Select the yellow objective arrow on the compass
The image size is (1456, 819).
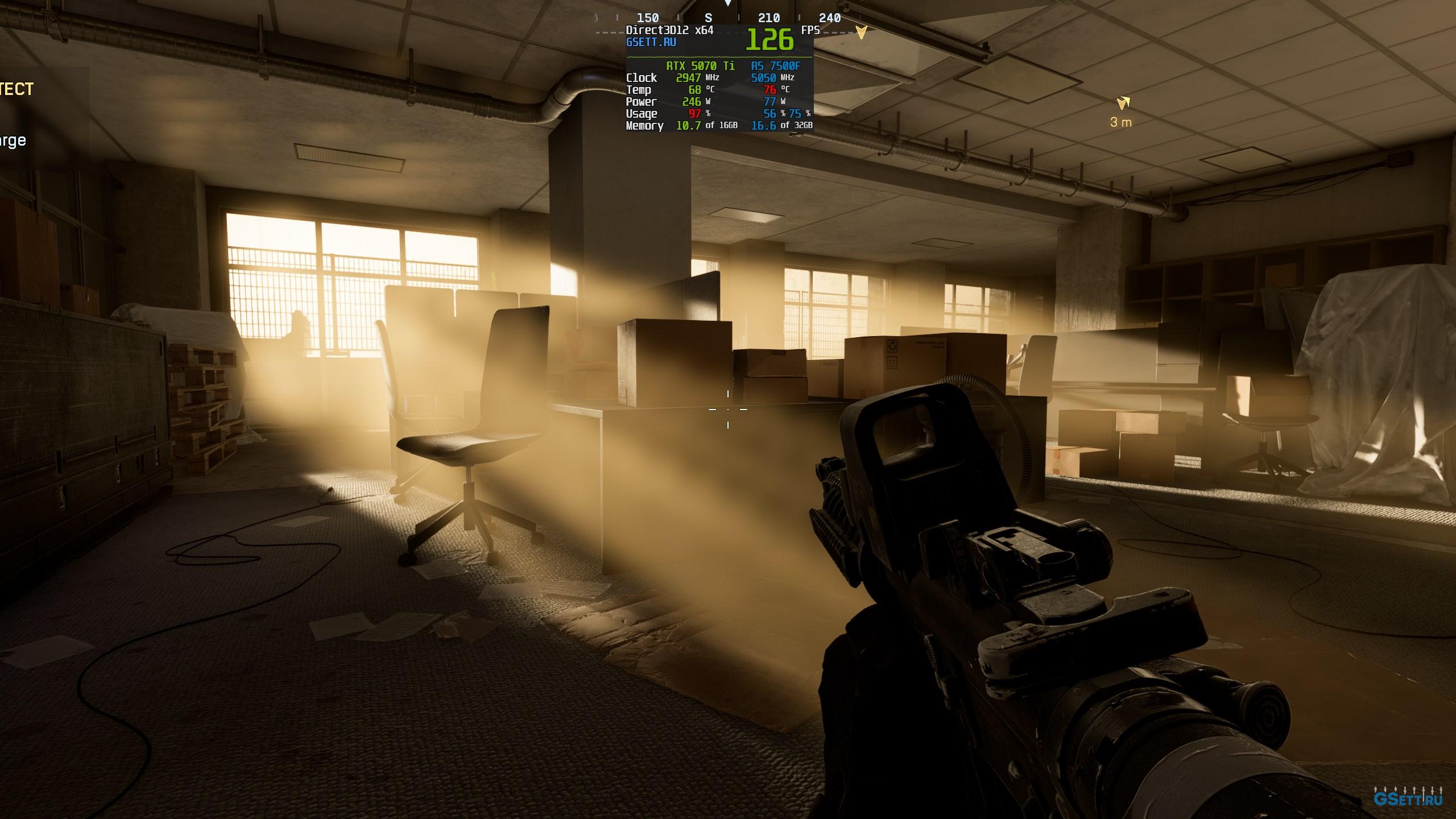862,32
